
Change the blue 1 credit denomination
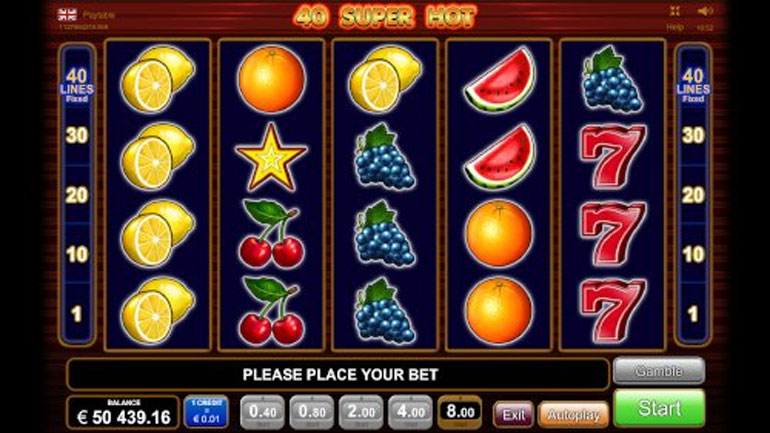click(205, 411)
